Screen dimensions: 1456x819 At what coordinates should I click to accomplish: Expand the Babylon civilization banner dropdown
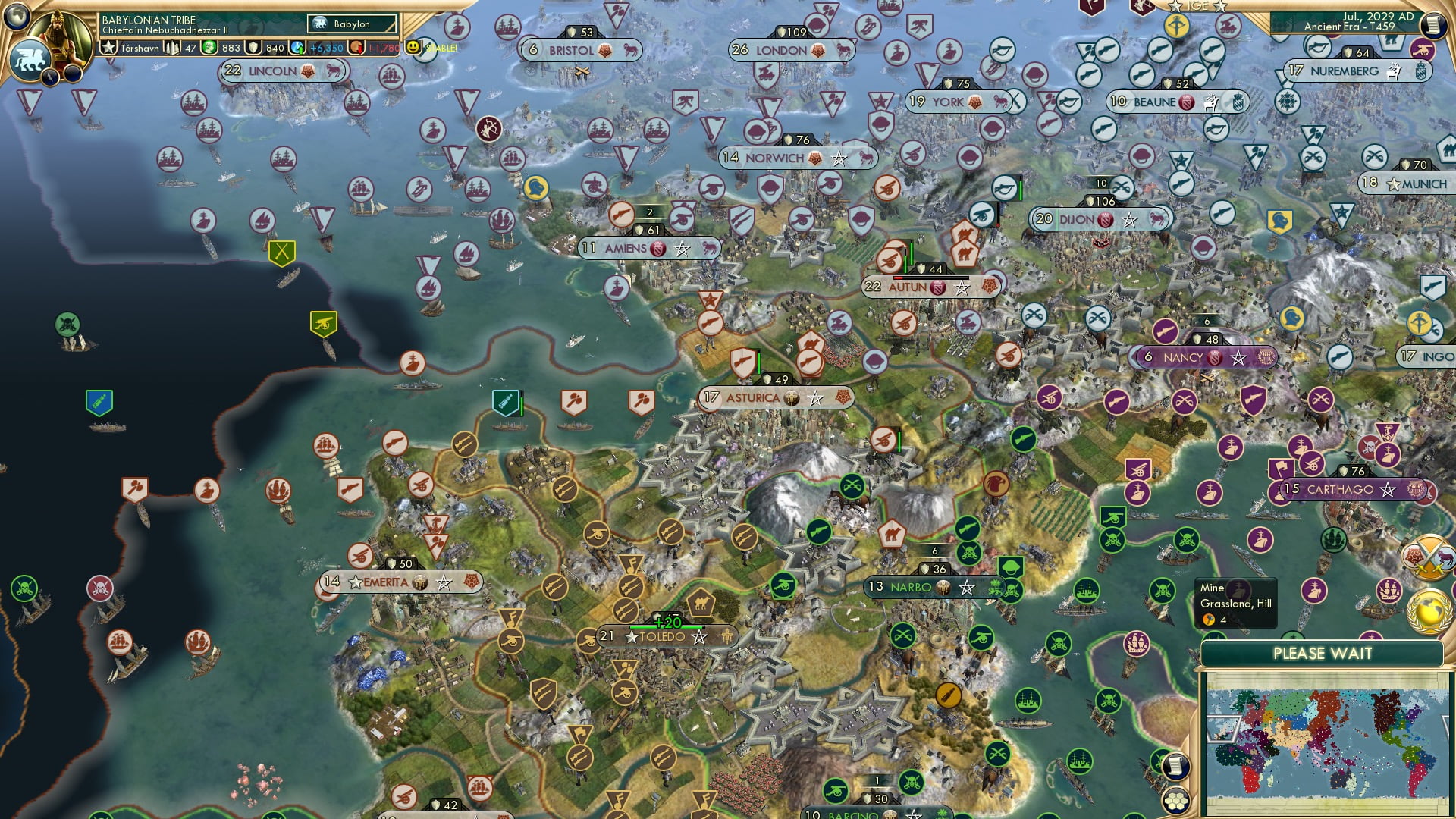350,24
